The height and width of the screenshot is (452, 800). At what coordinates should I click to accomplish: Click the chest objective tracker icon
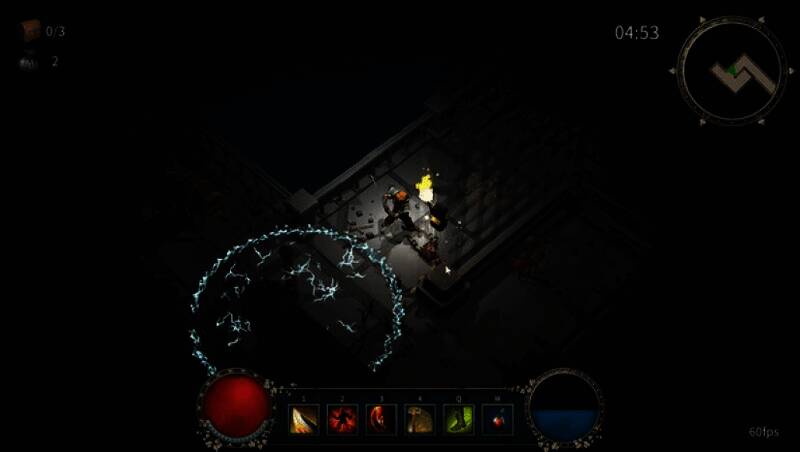(x=30, y=31)
